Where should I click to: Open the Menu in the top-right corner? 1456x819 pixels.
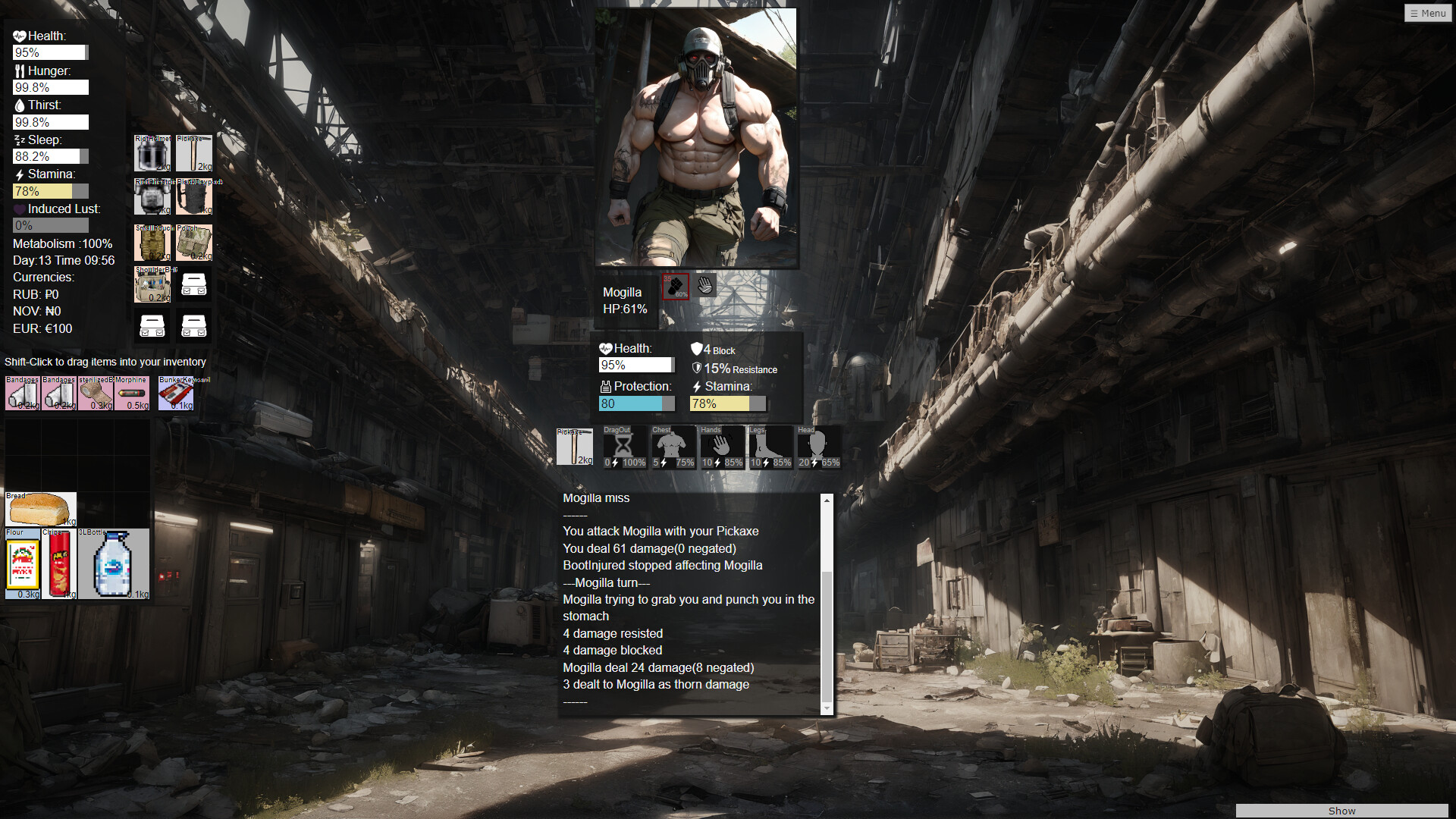coord(1428,13)
